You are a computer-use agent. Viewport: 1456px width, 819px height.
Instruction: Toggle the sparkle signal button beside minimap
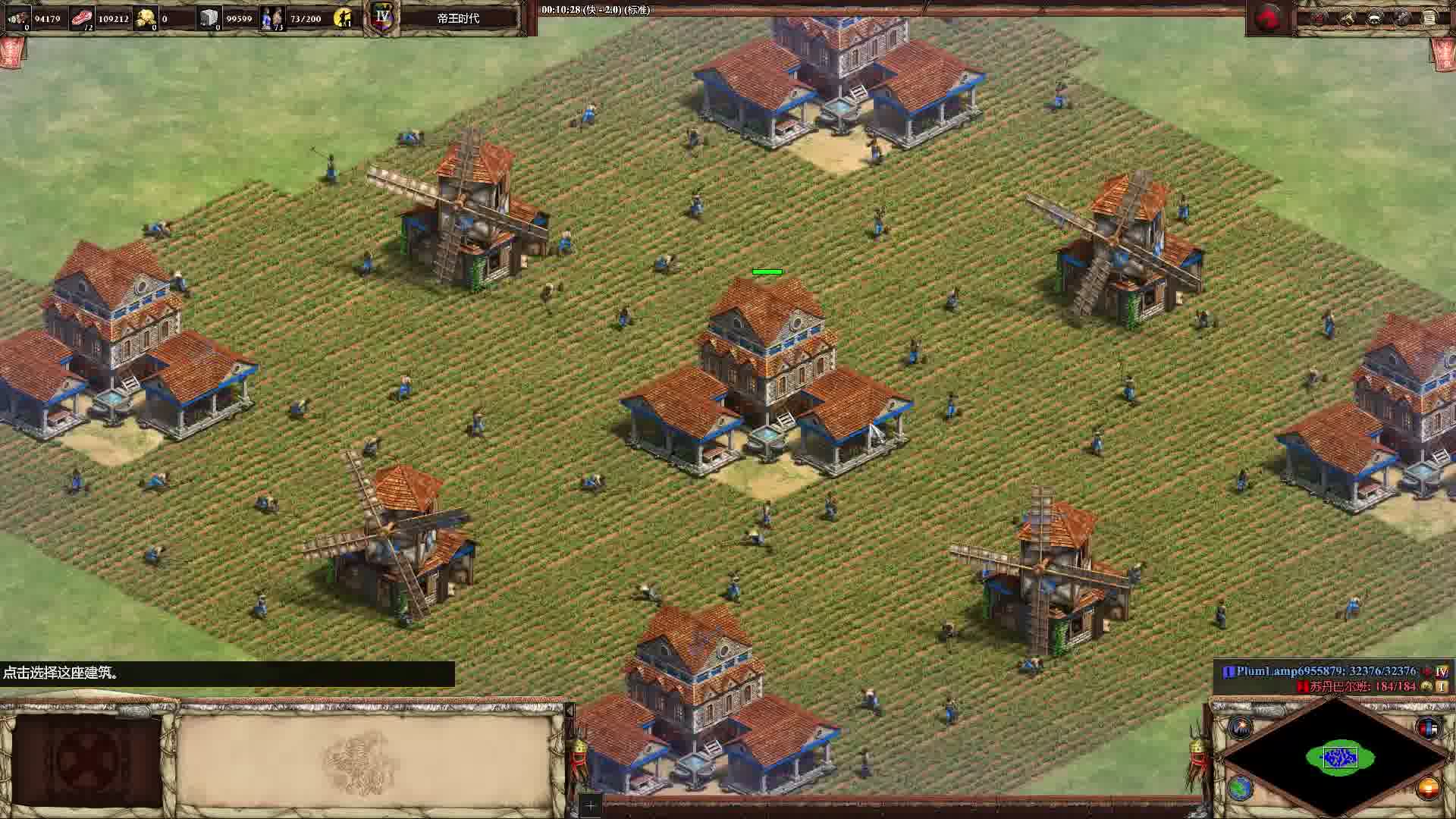(1241, 728)
